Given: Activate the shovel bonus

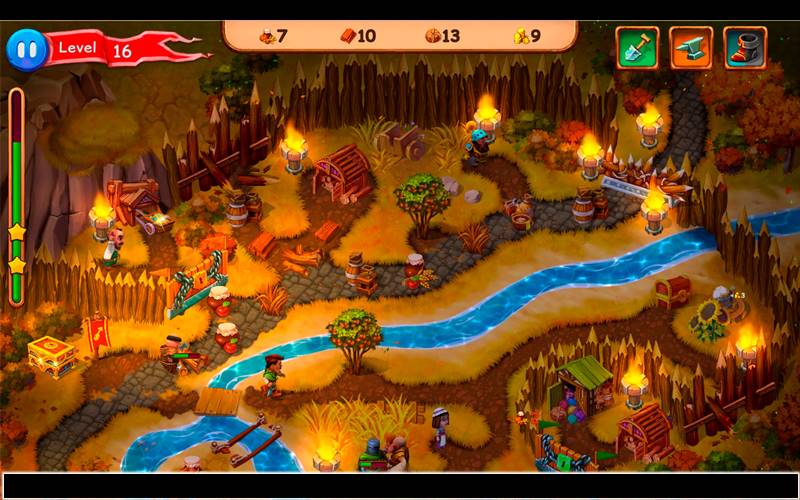Looking at the screenshot, I should click(x=637, y=47).
